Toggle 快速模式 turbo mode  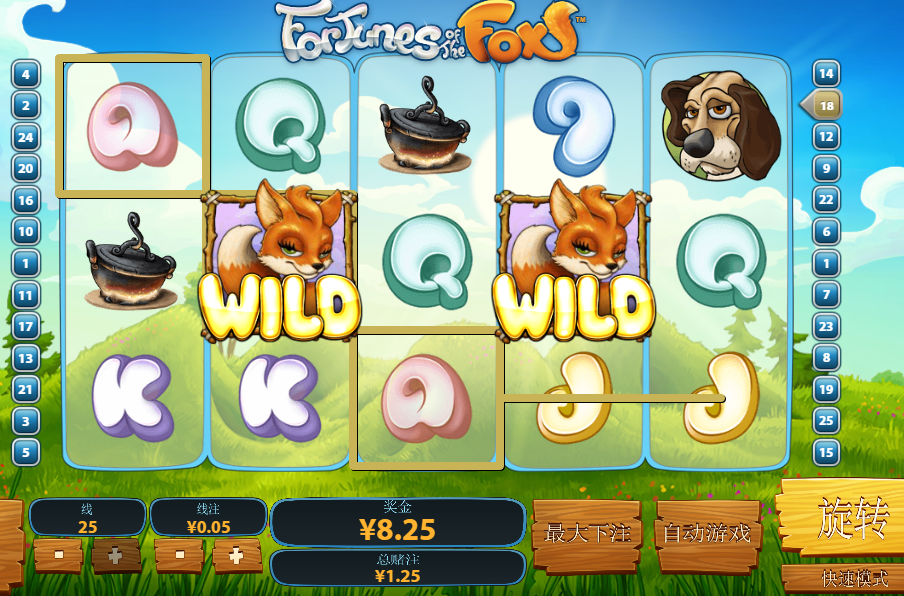842,579
